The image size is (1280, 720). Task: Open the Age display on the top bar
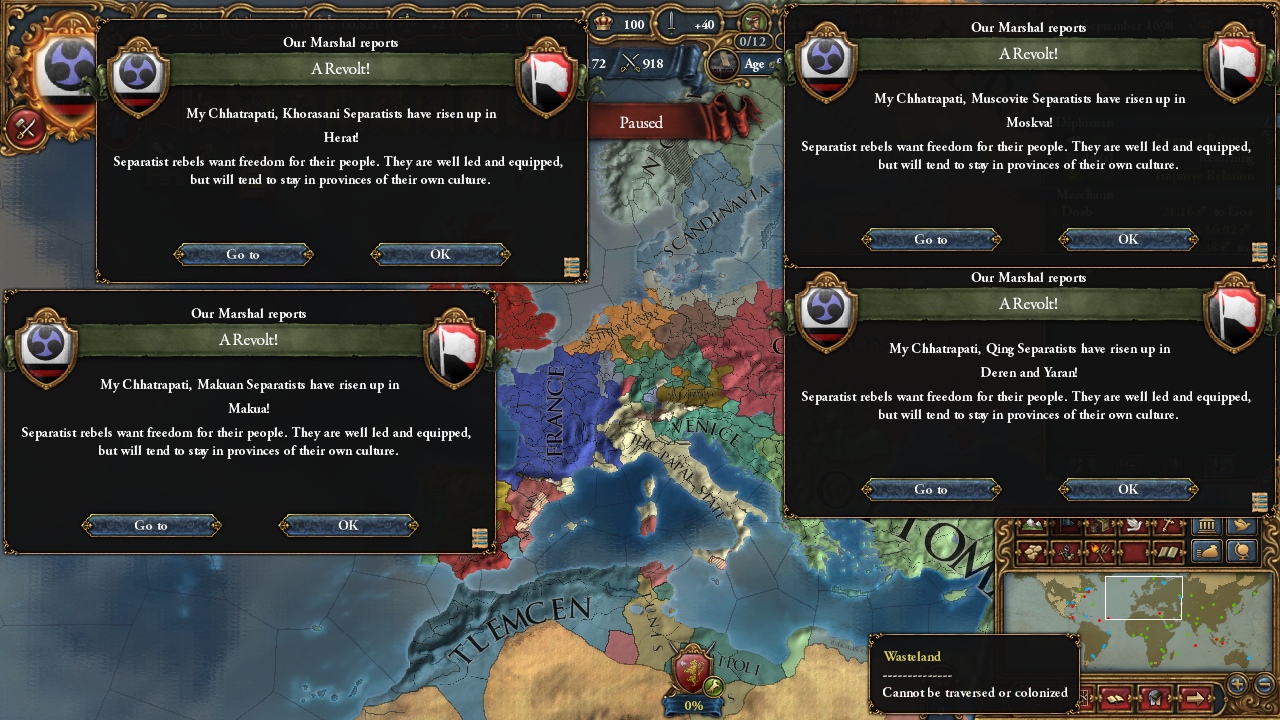pos(754,64)
